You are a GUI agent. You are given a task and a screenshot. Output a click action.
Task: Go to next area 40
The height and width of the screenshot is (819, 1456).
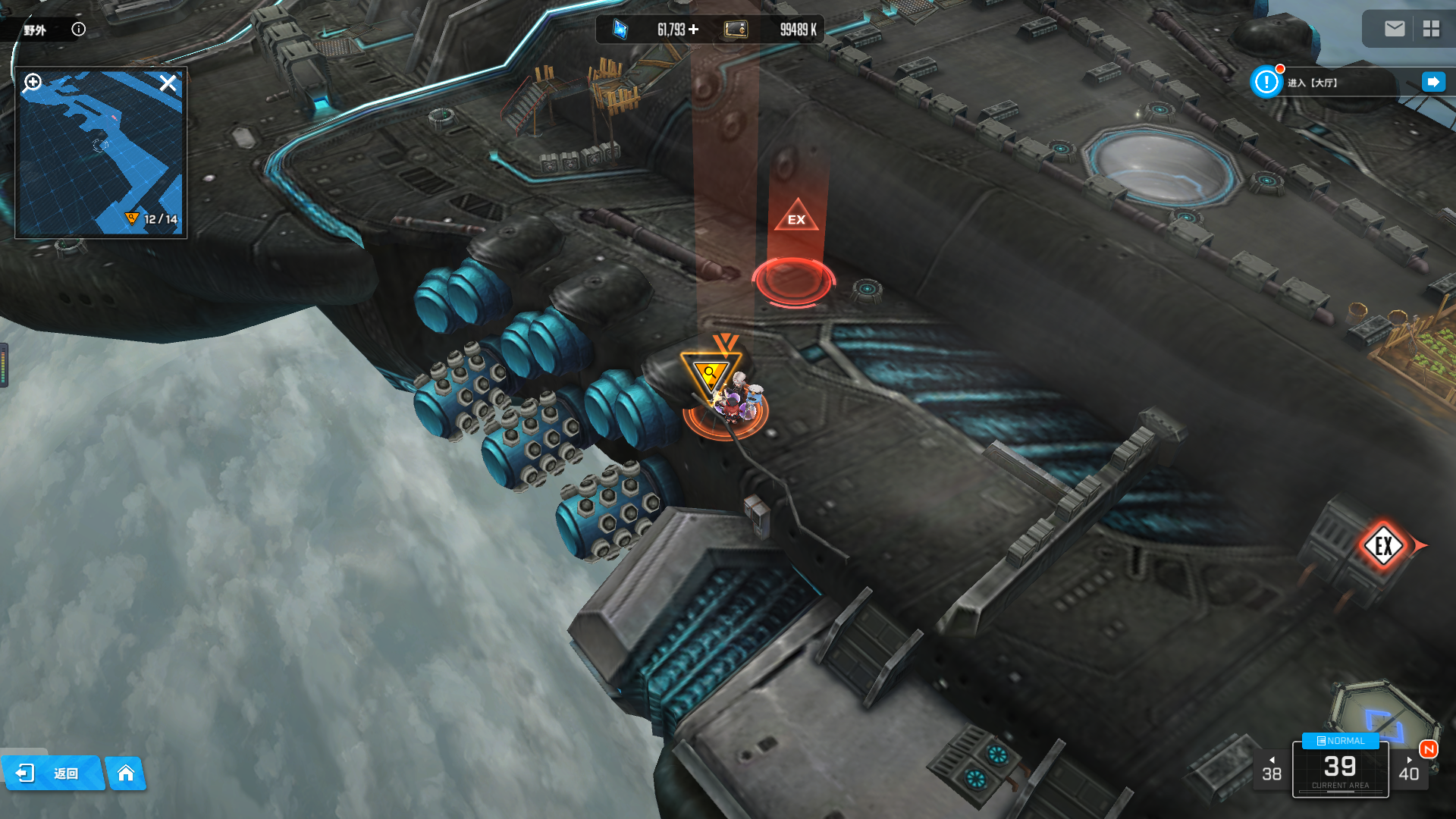click(x=1409, y=770)
